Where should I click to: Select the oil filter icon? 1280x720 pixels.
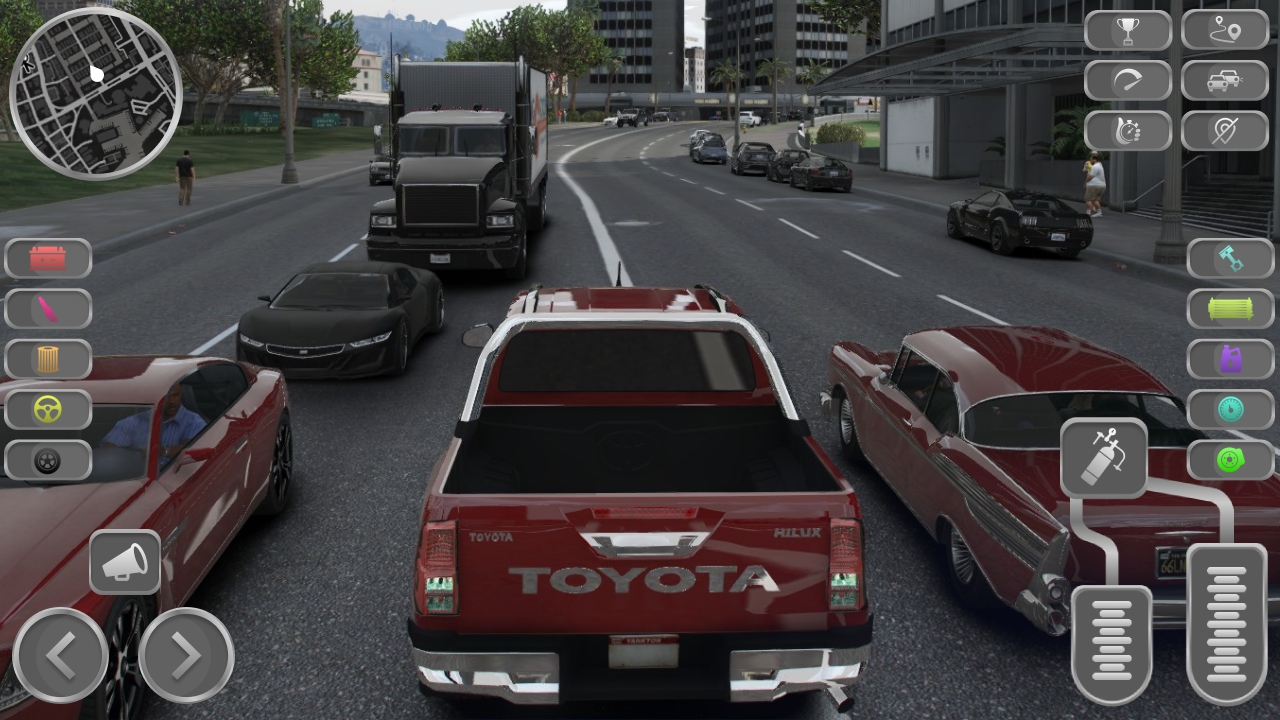pyautogui.click(x=48, y=360)
